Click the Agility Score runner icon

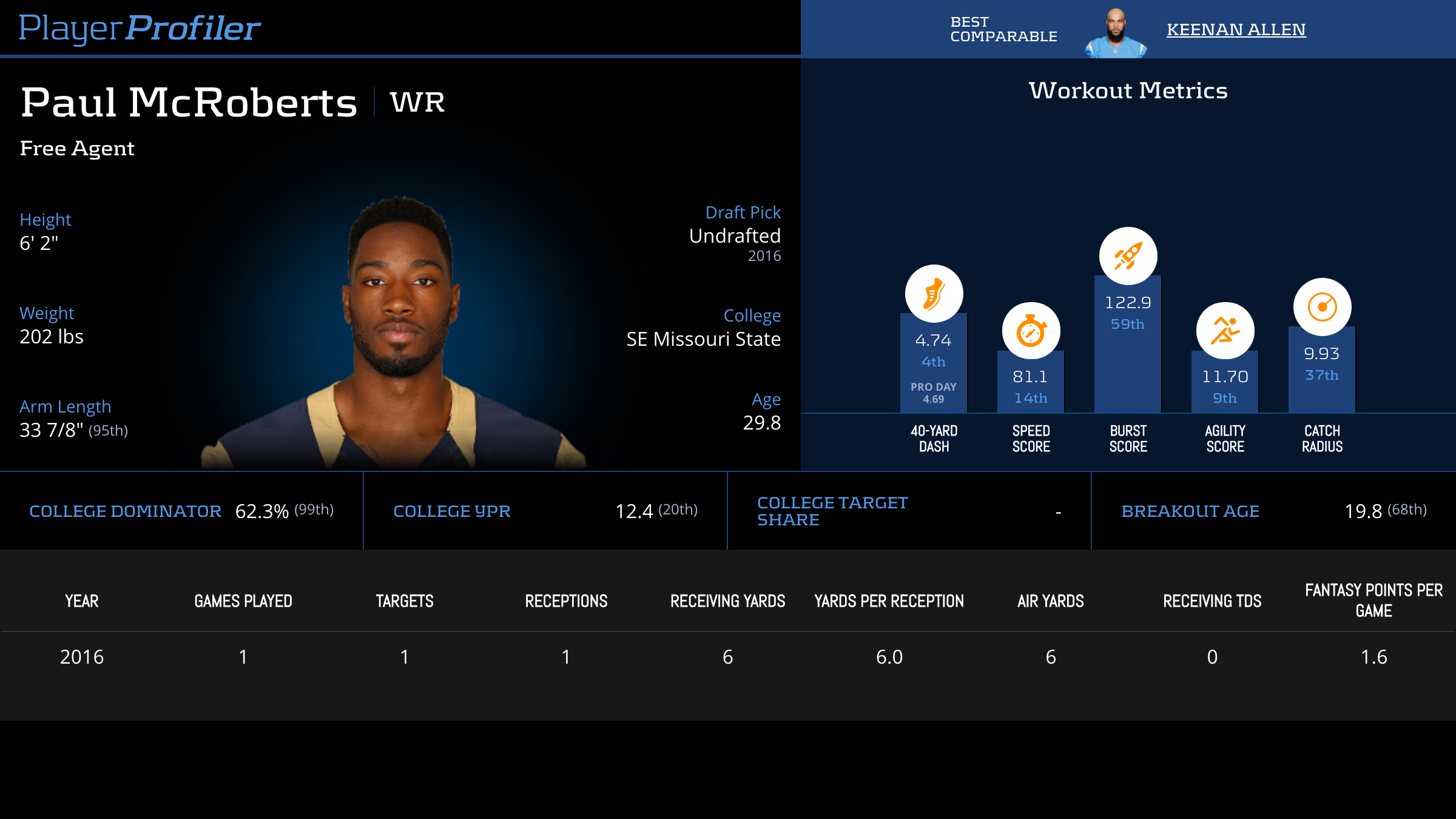1225,331
